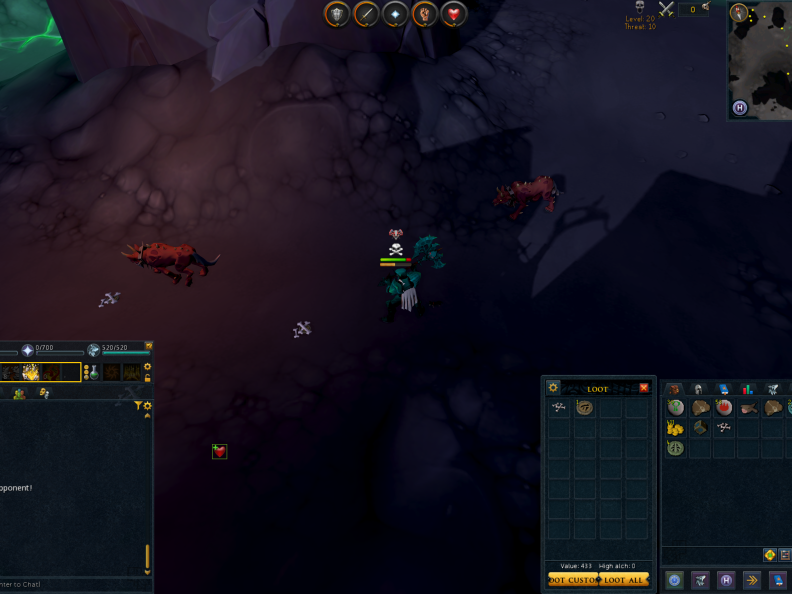This screenshot has width=792, height=594.
Task: Open the Loot Custom option
Action: [572, 580]
